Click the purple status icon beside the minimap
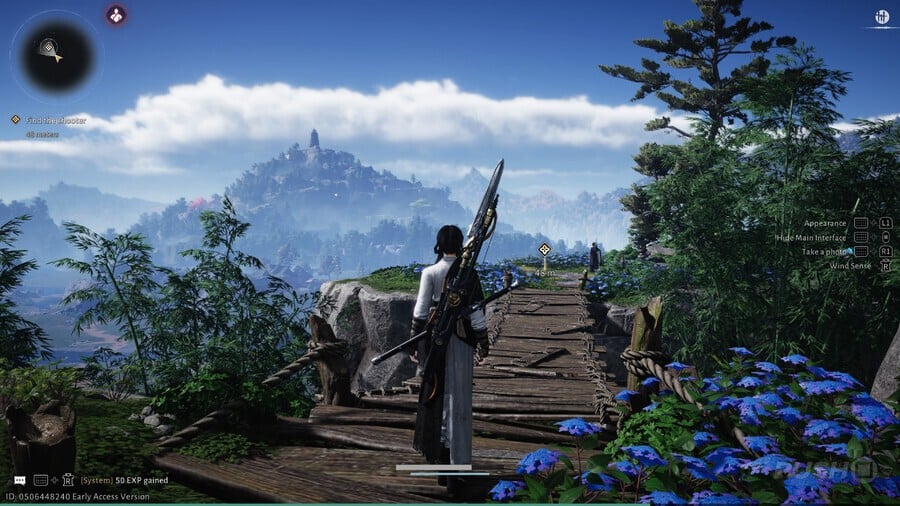Viewport: 900px width, 506px height. [117, 14]
